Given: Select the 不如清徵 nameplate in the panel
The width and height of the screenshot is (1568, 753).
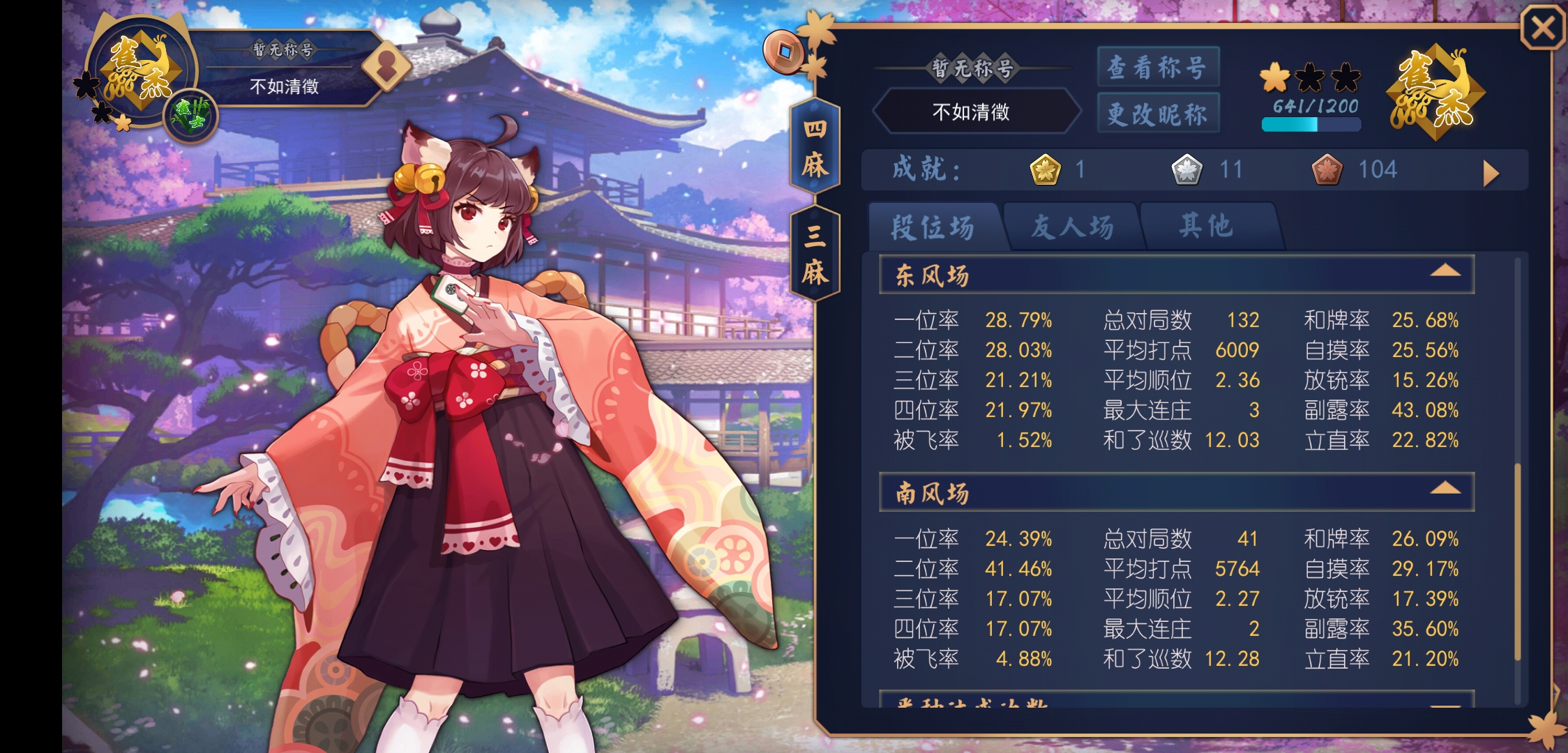Looking at the screenshot, I should point(976,112).
